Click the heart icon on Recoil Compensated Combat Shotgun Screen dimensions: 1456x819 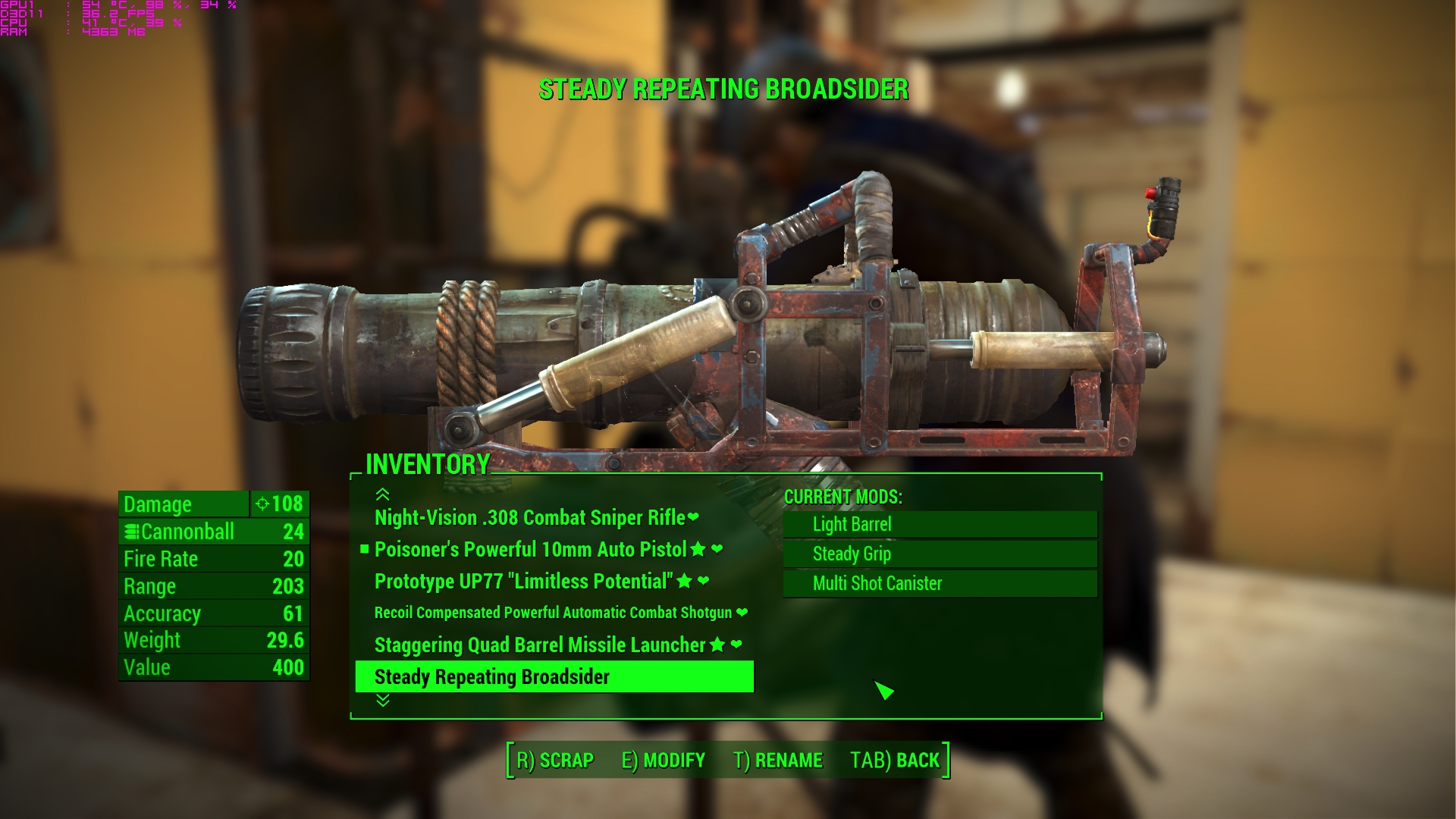[741, 613]
